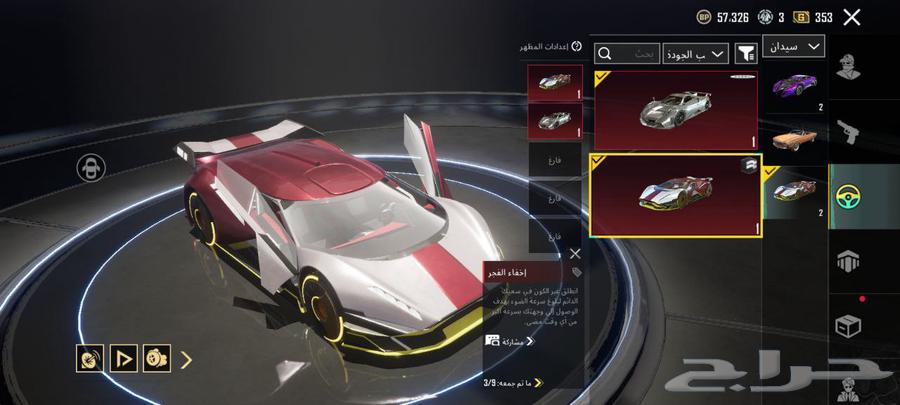The width and height of the screenshot is (900, 405).
Task: Choose the purple sports car thumbnail
Action: pyautogui.click(x=795, y=88)
